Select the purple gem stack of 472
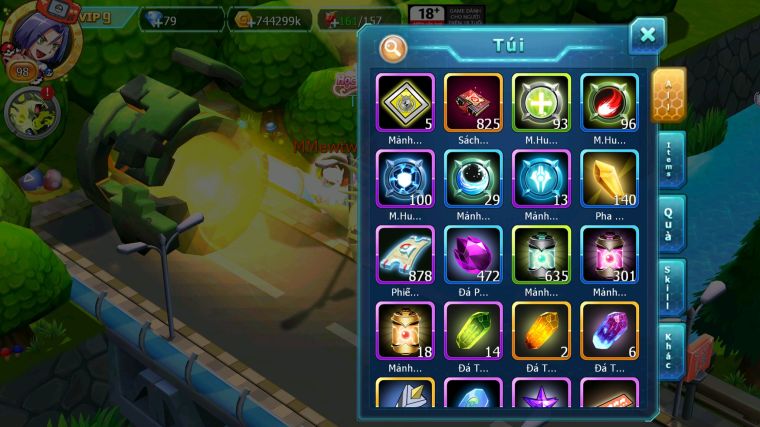Image resolution: width=760 pixels, height=427 pixels. [473, 254]
